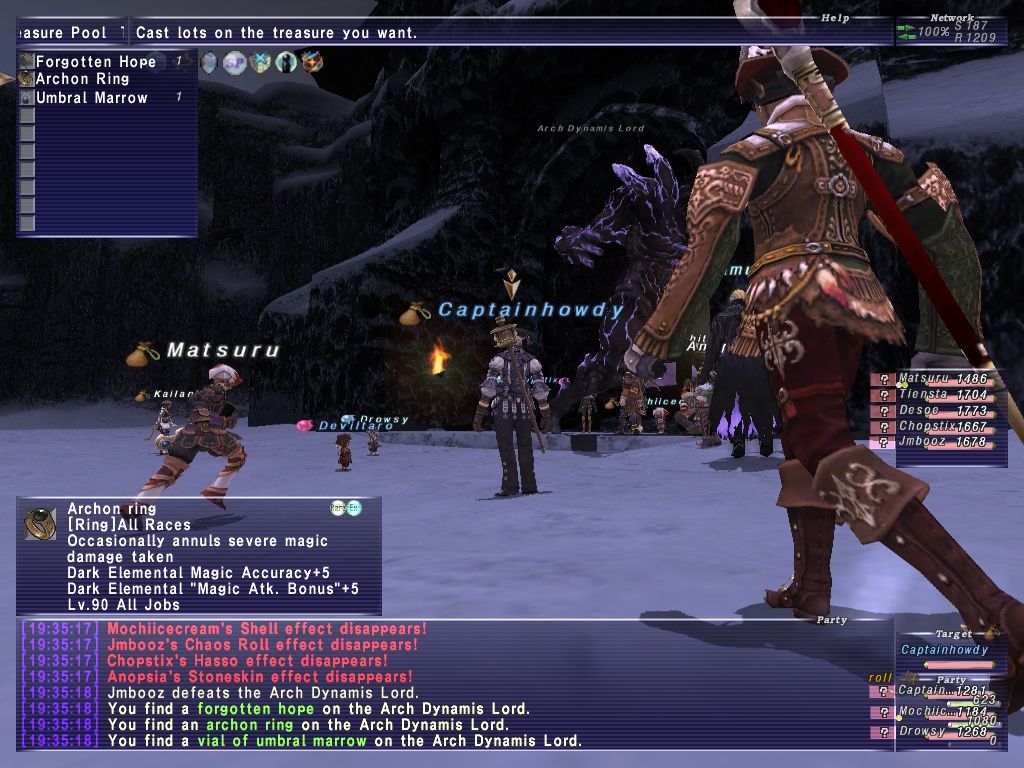Click the Archon ring item description icon
Viewport: 1024px width, 768px height.
40,523
